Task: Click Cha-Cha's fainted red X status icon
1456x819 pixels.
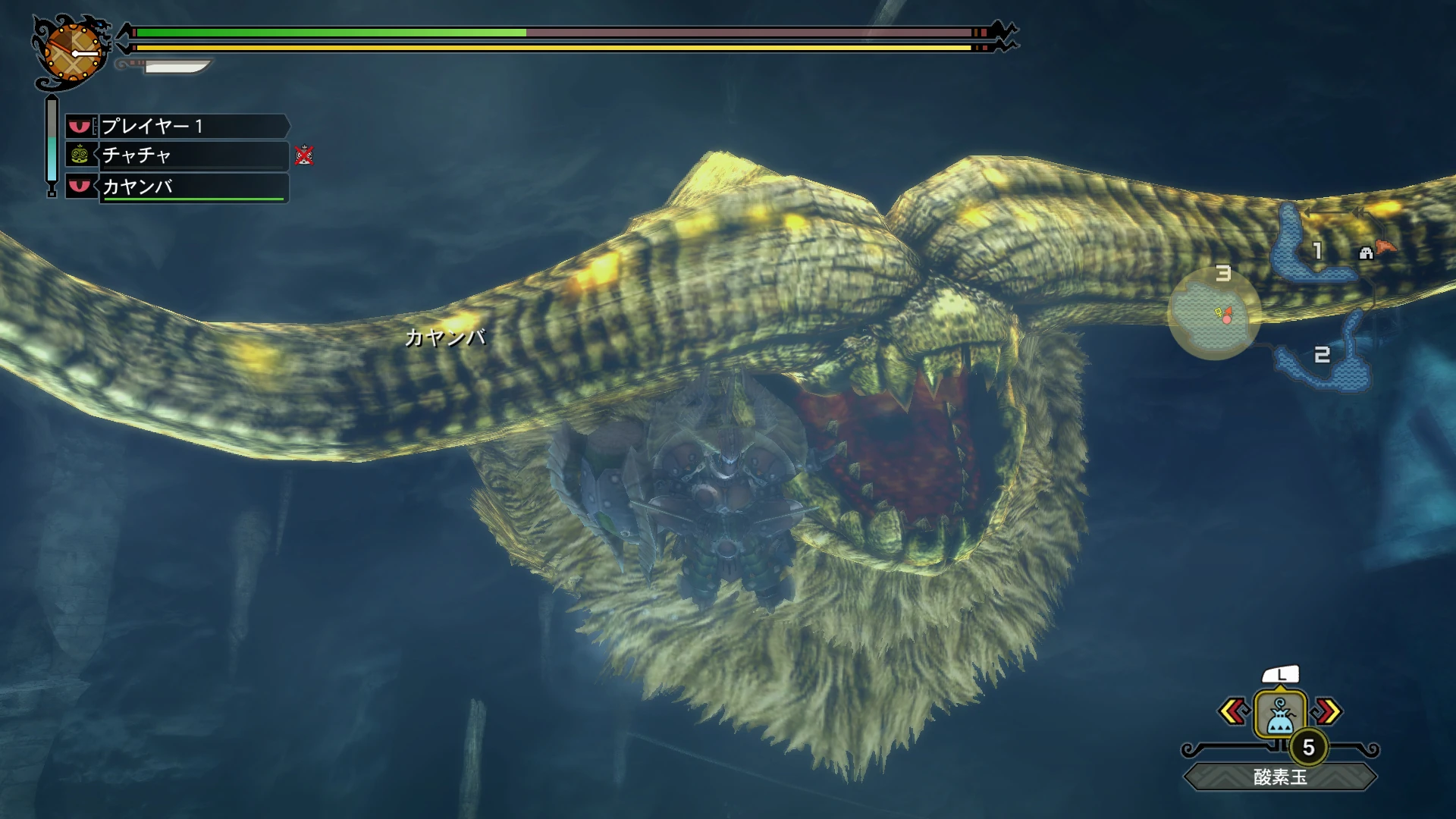Action: 305,157
